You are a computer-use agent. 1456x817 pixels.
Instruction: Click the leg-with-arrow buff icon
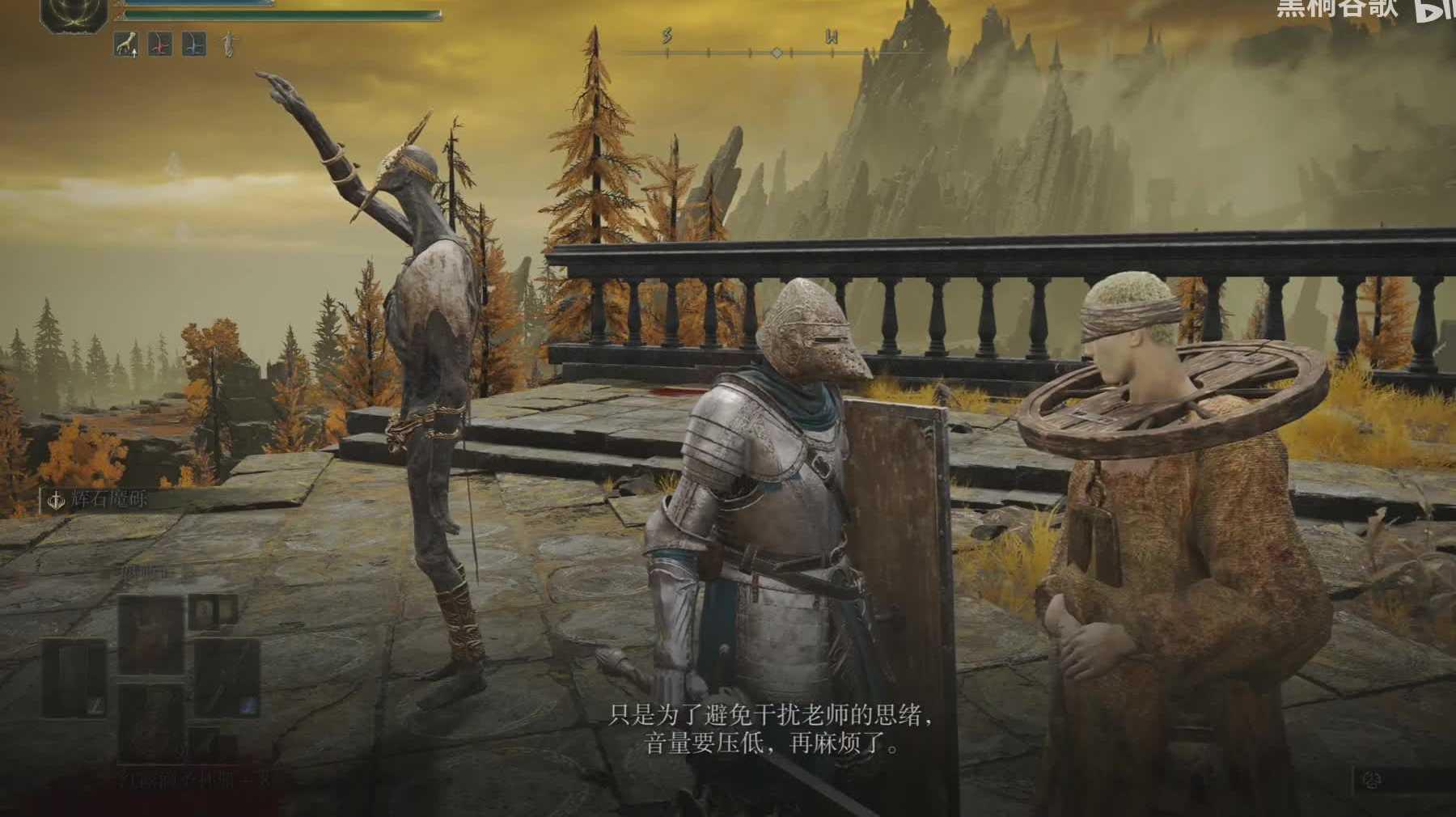coord(125,45)
